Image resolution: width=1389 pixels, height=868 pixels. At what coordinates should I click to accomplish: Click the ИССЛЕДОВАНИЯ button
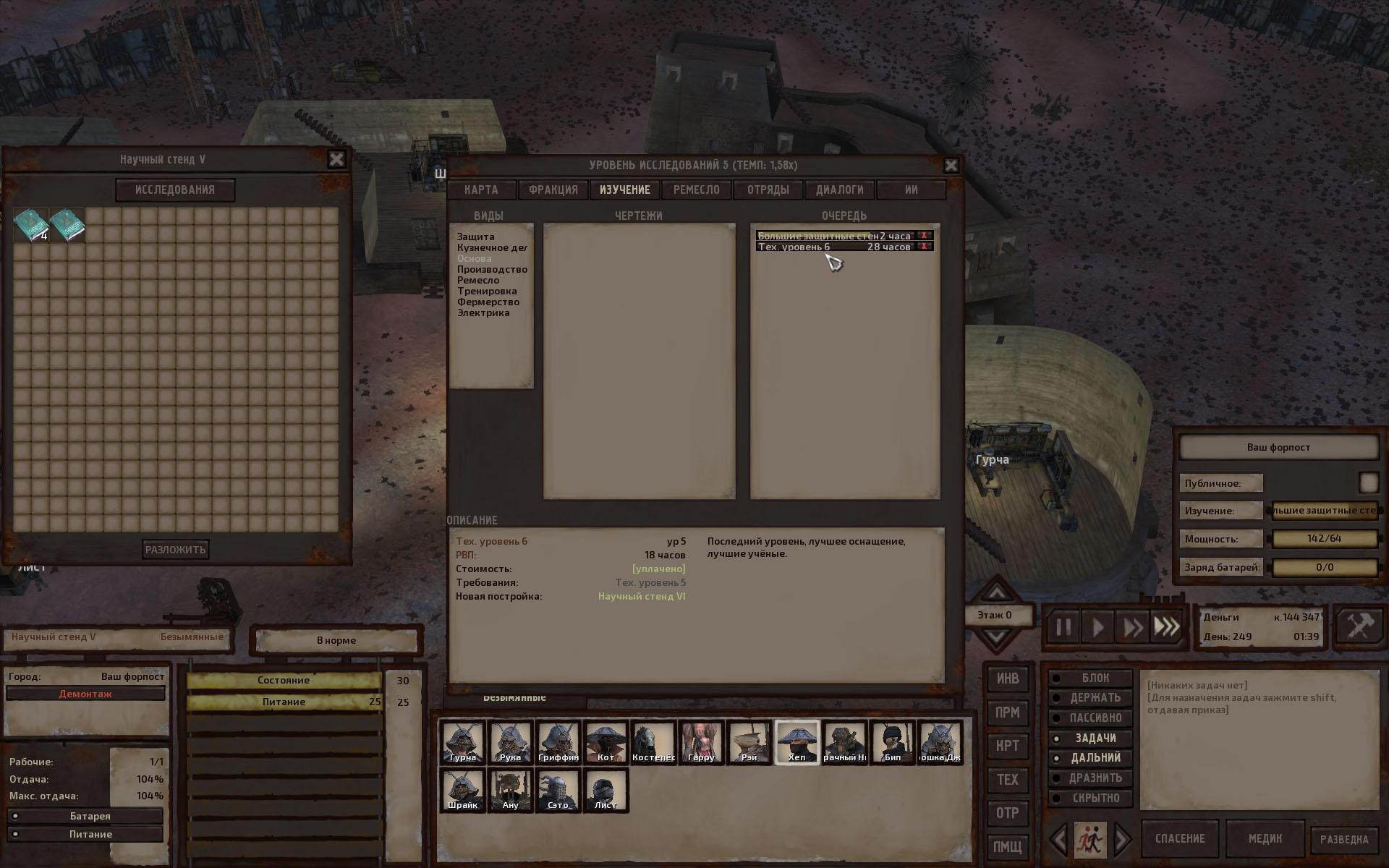[x=175, y=190]
